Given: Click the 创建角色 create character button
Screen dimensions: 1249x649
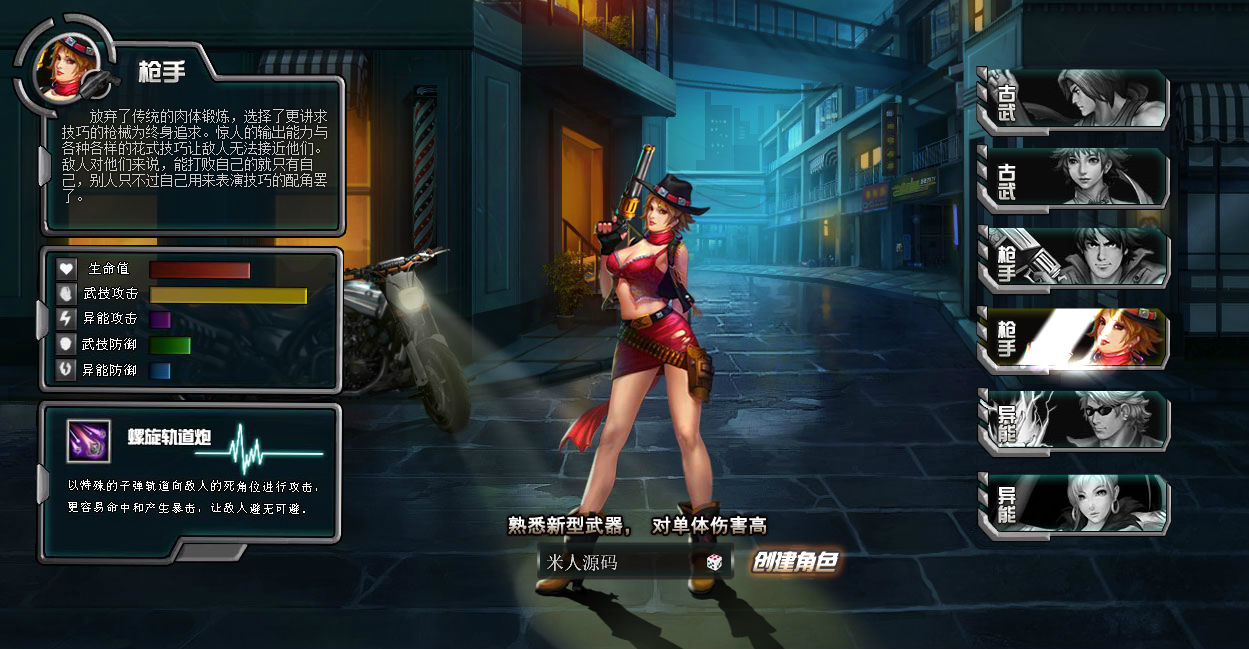Looking at the screenshot, I should tap(795, 562).
